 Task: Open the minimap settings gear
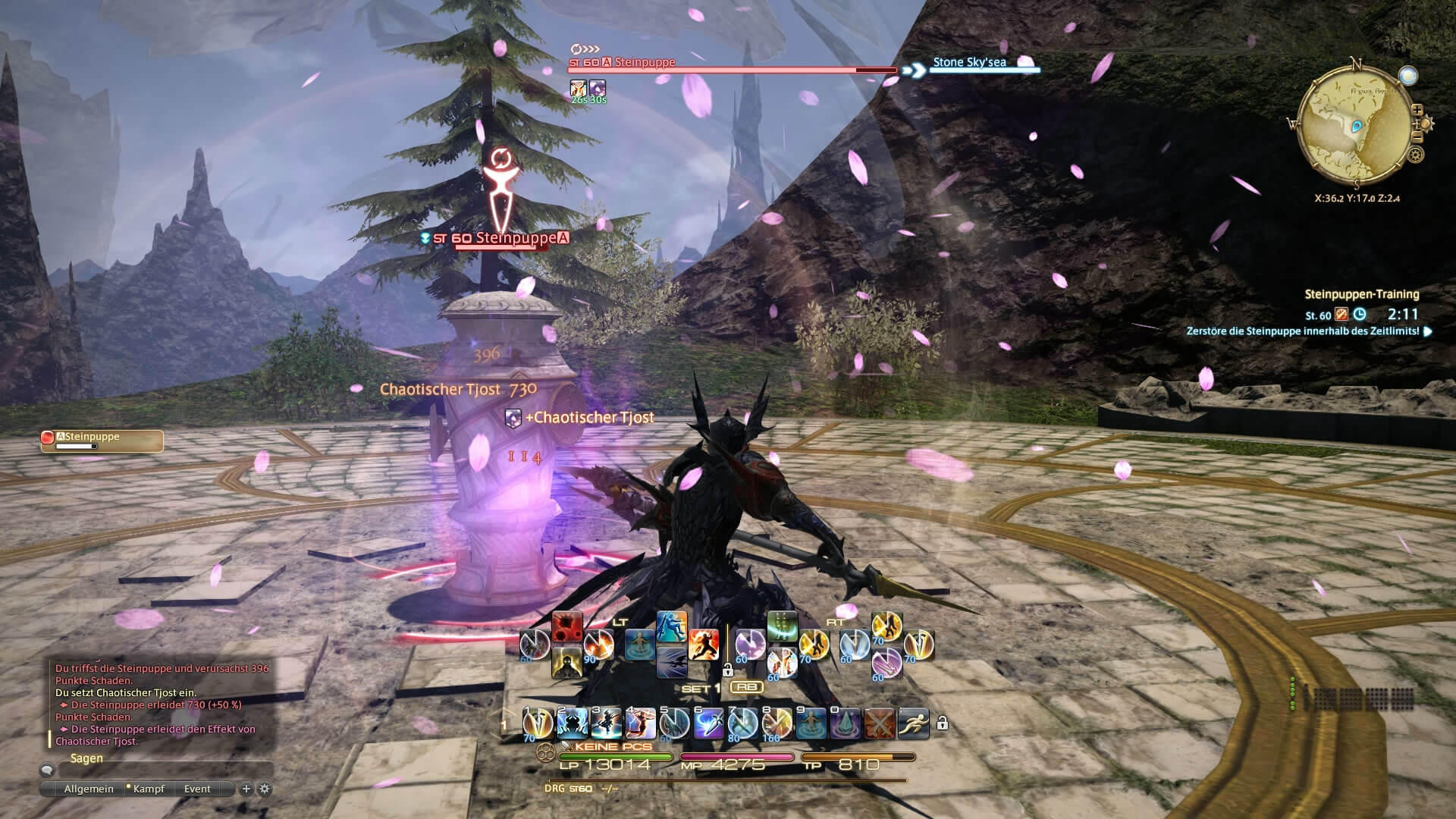[x=1416, y=155]
